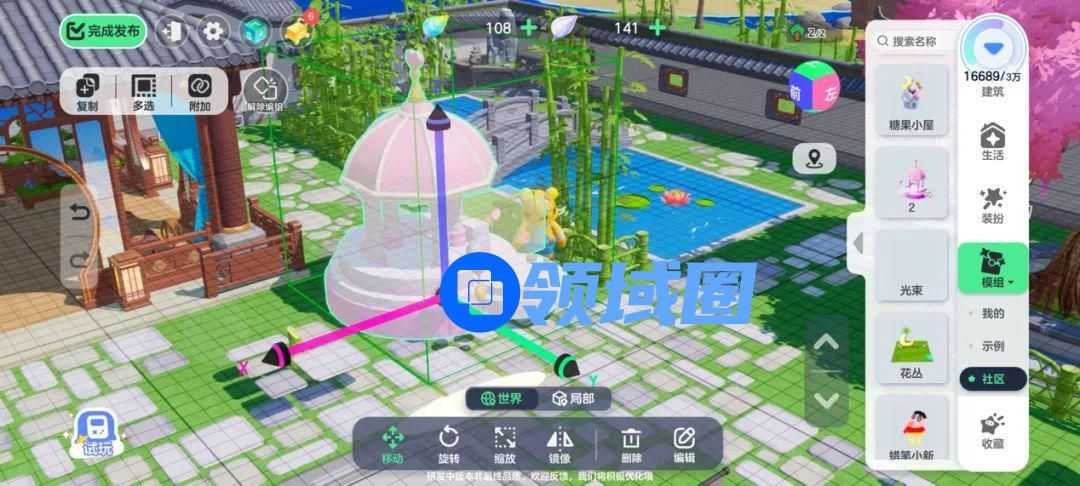This screenshot has width=1080, height=486.
Task: Delete the selection with 删除
Action: [x=631, y=444]
